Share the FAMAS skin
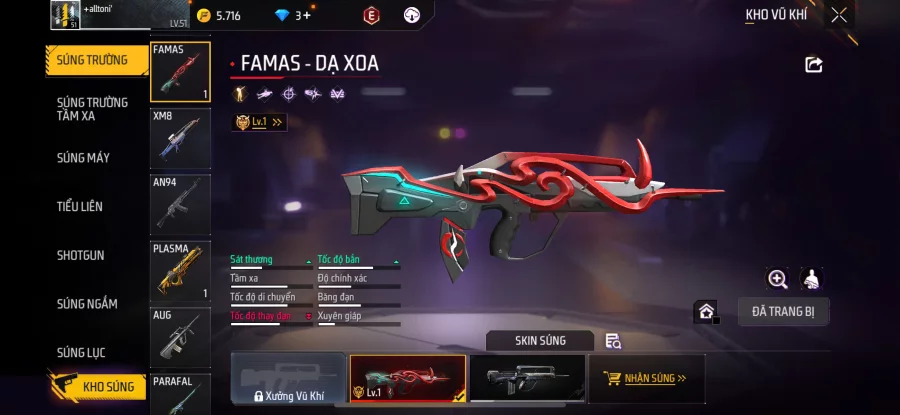 814,65
